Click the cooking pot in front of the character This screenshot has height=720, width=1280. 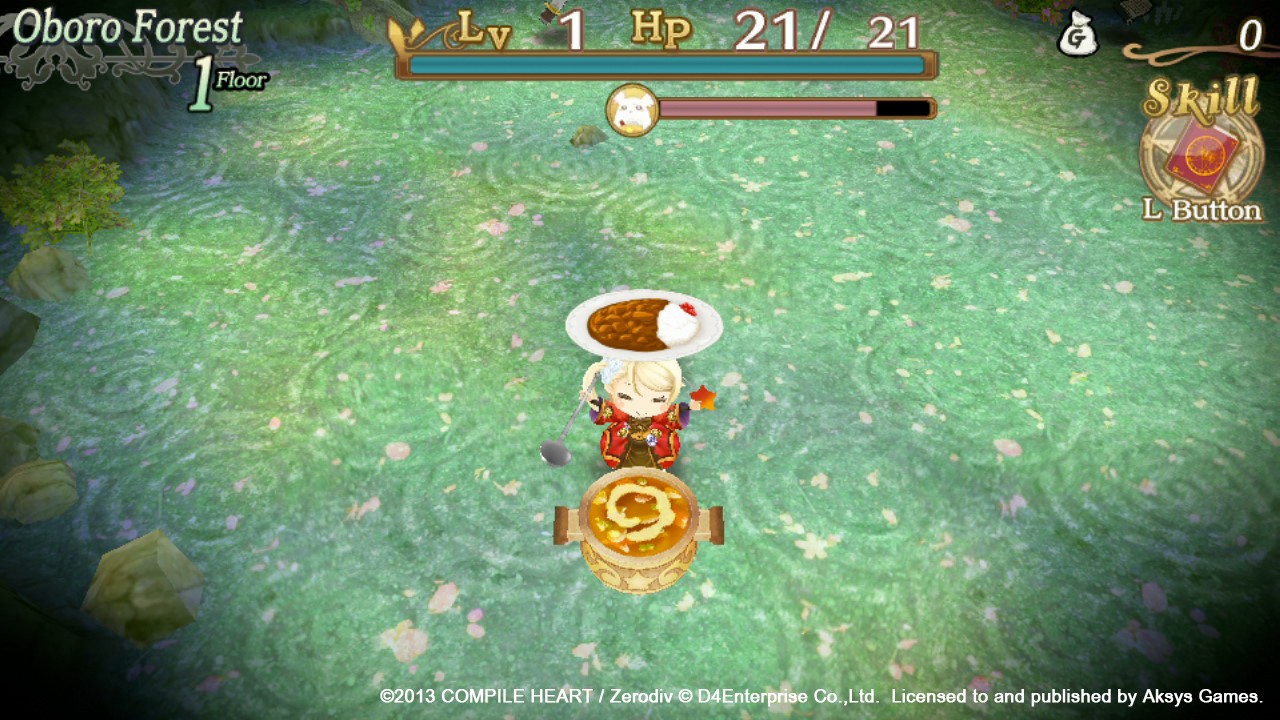pos(637,525)
